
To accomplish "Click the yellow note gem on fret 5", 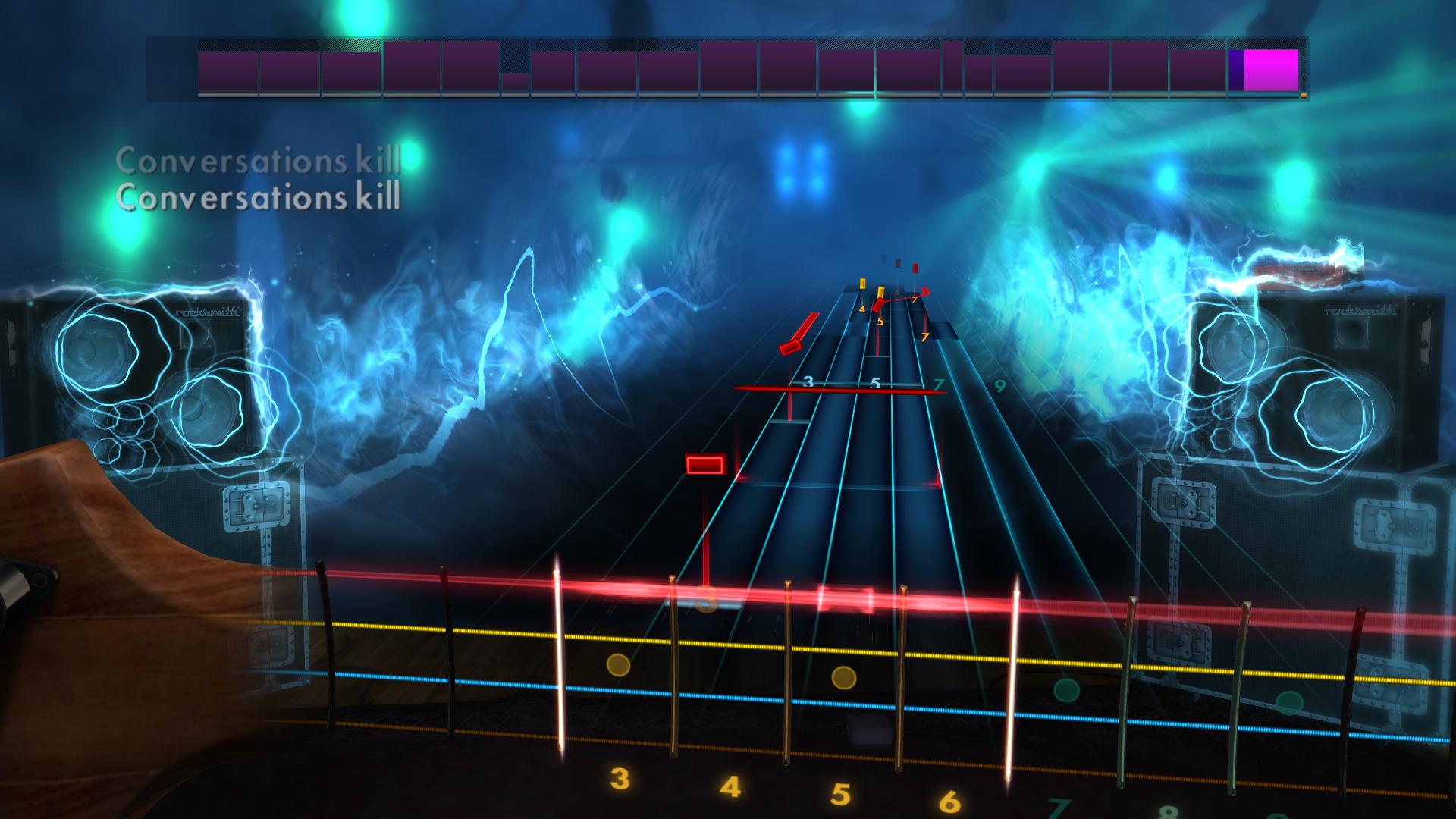I will pyautogui.click(x=880, y=291).
